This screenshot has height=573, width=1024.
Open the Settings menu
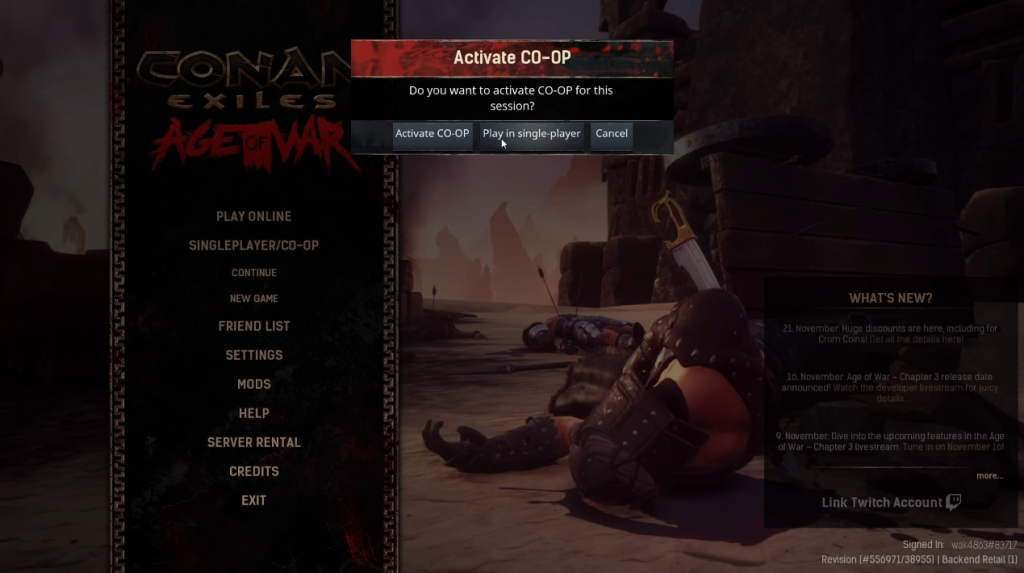(254, 355)
